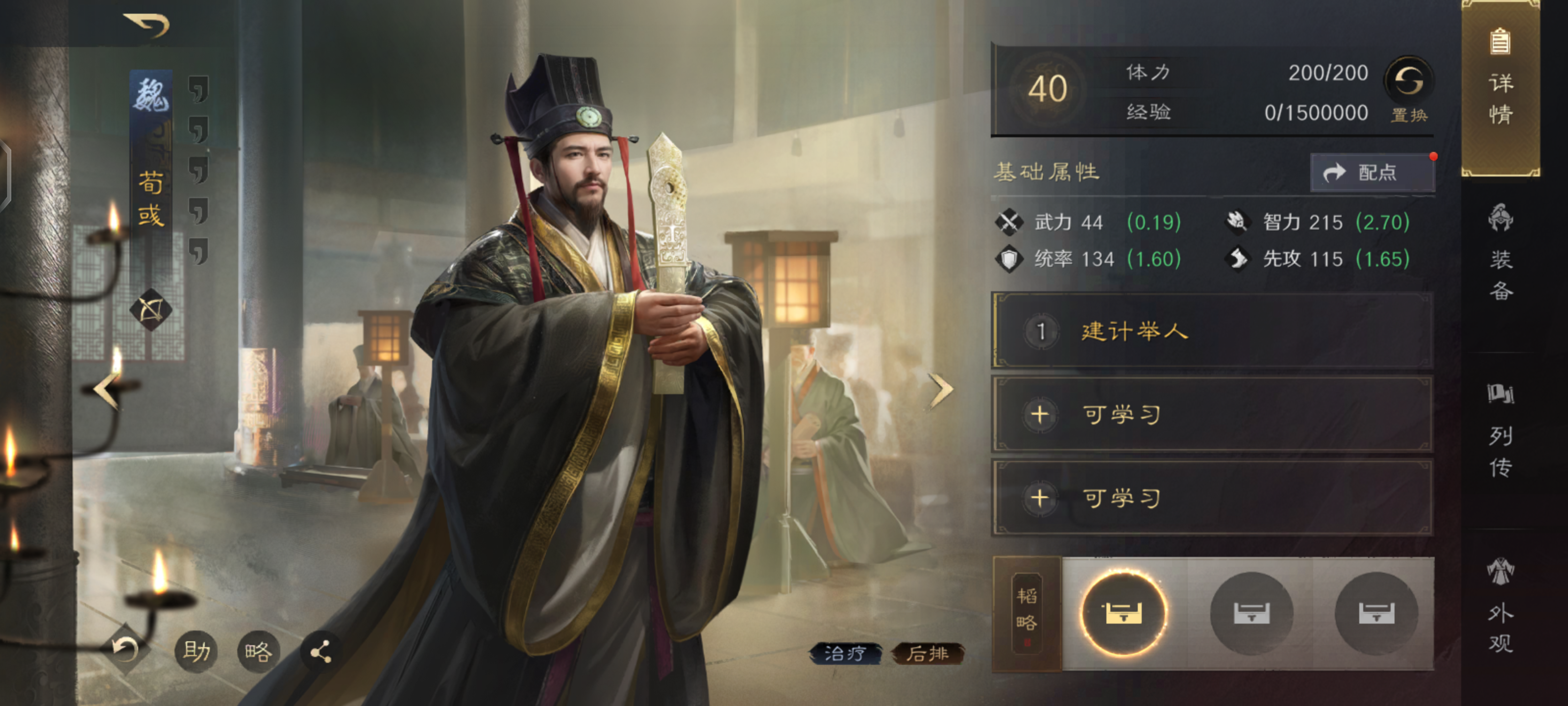Click the second equipment chest icon
This screenshot has width=1568, height=706.
[1252, 615]
